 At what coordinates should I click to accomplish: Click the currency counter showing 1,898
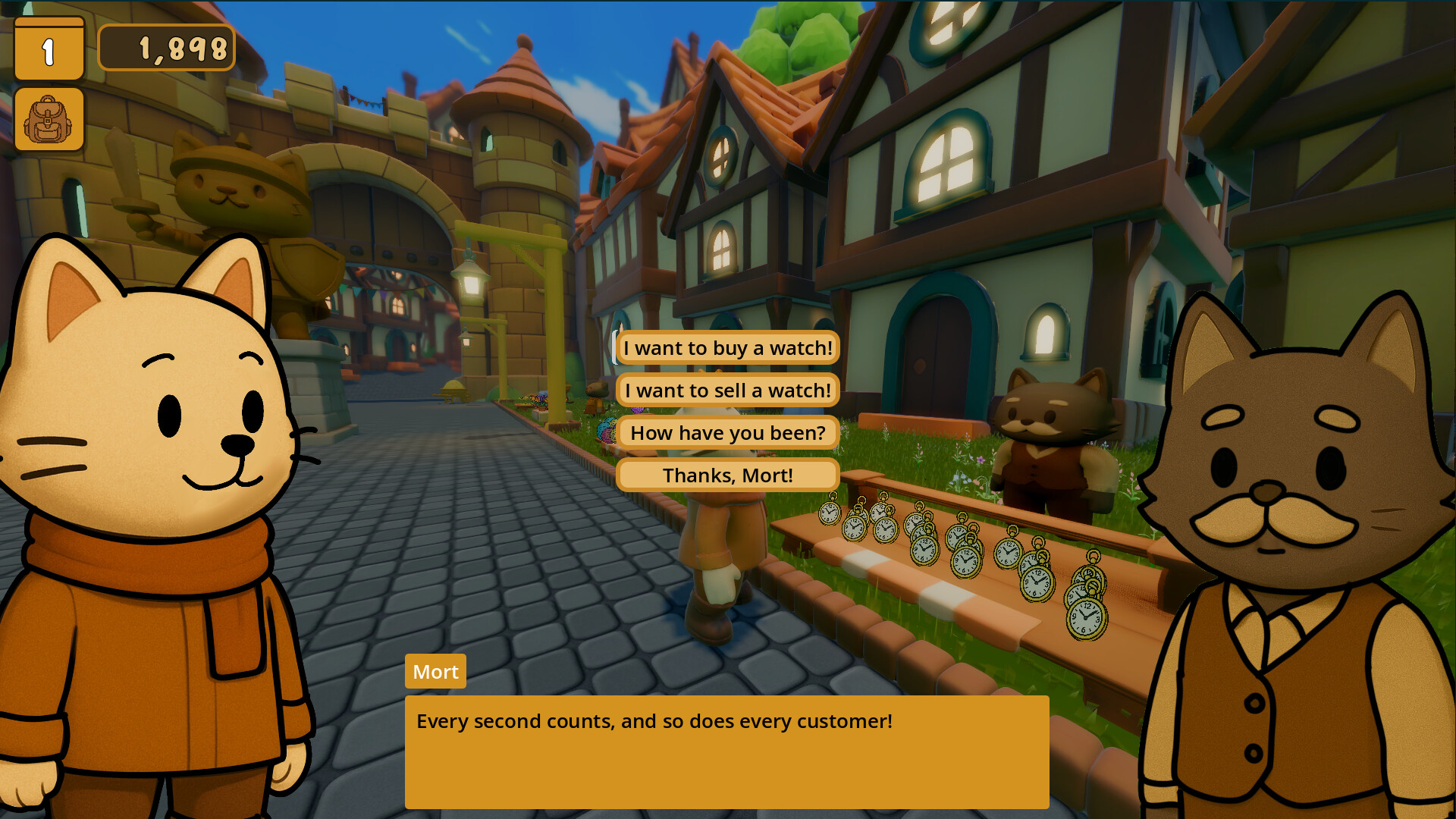[167, 49]
